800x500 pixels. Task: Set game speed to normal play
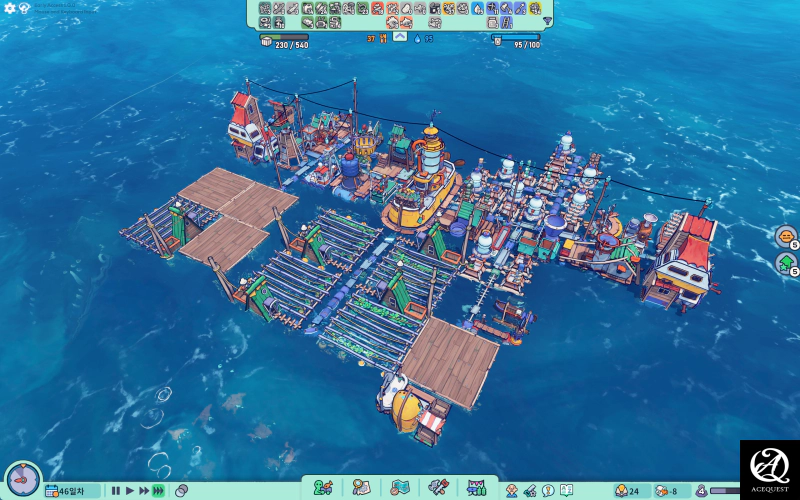click(130, 491)
